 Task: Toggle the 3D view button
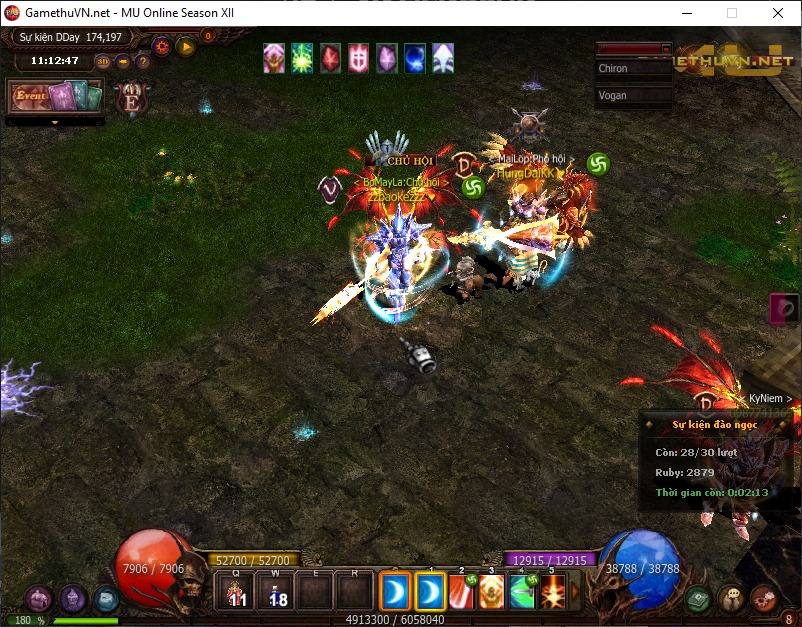pos(104,61)
